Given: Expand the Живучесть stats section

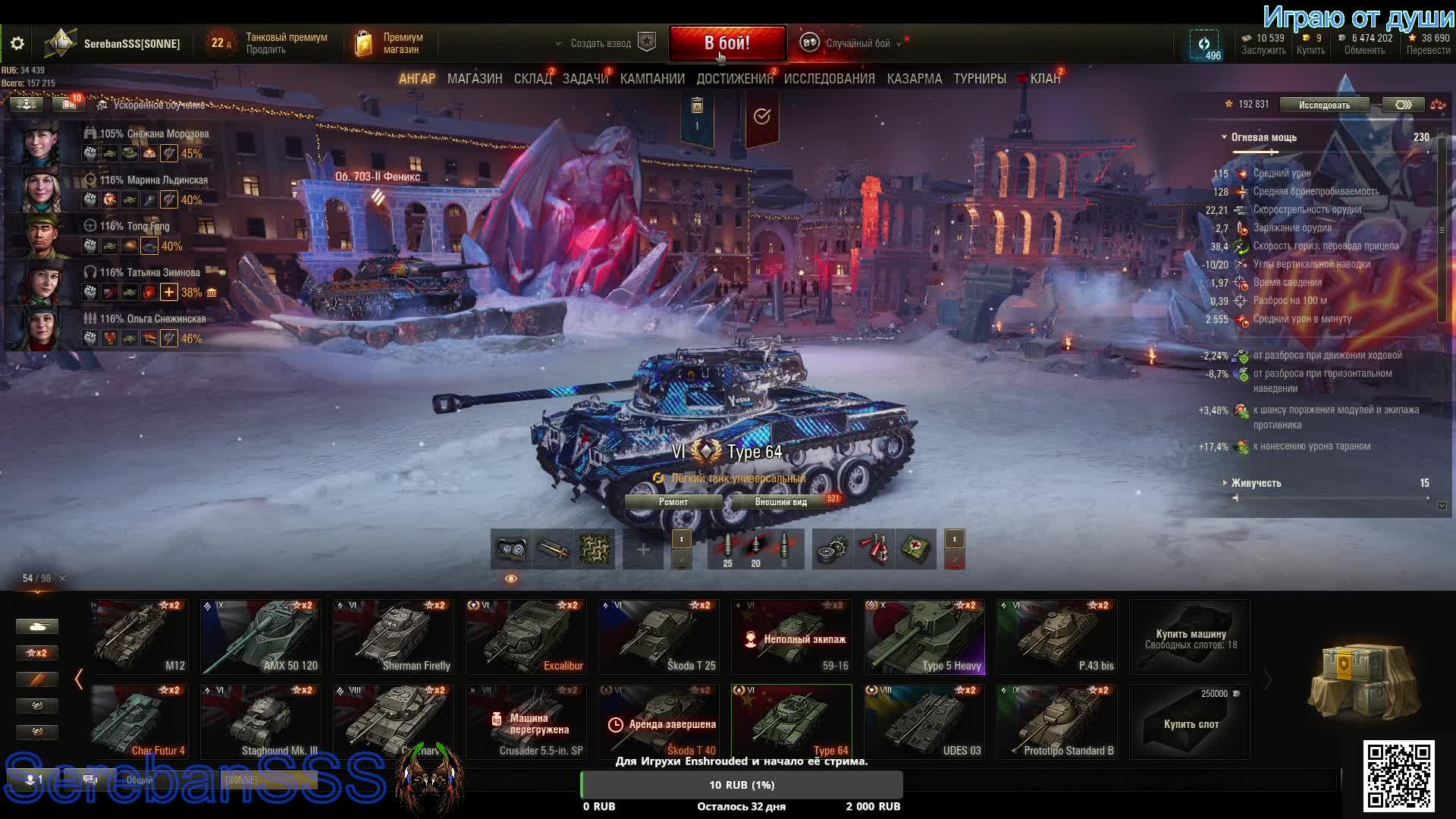Looking at the screenshot, I should pyautogui.click(x=1256, y=483).
